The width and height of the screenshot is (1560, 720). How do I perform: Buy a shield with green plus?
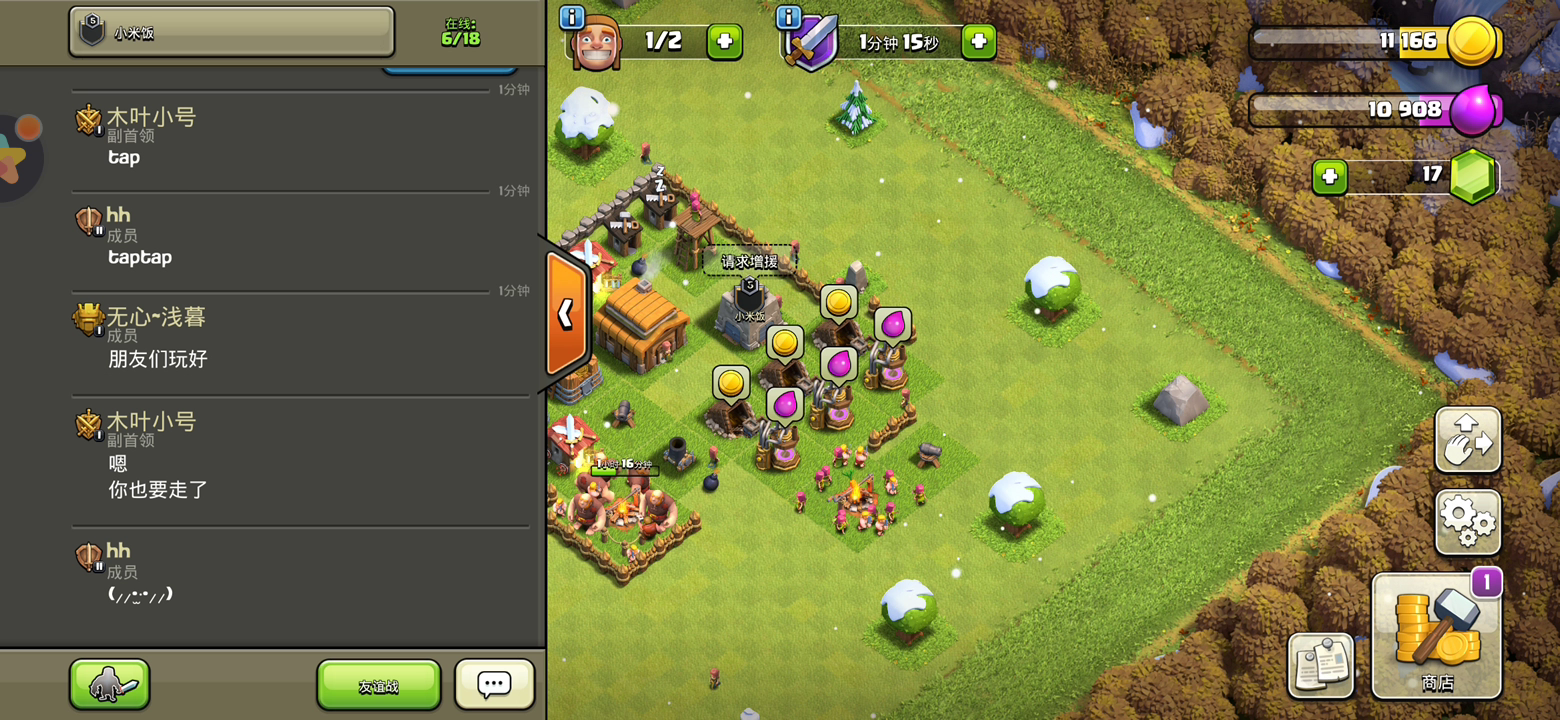[x=978, y=42]
